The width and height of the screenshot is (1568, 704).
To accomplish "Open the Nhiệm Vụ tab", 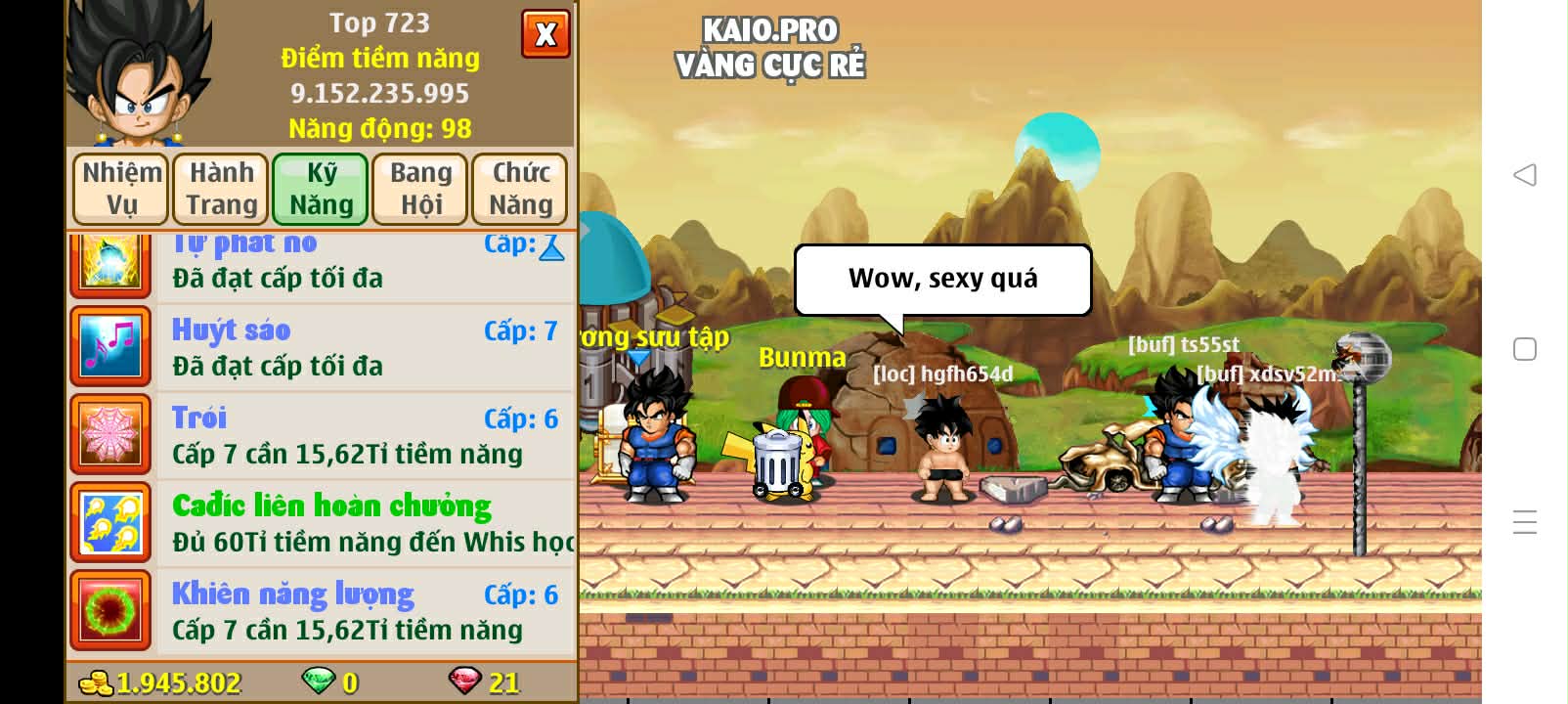I will 119,188.
